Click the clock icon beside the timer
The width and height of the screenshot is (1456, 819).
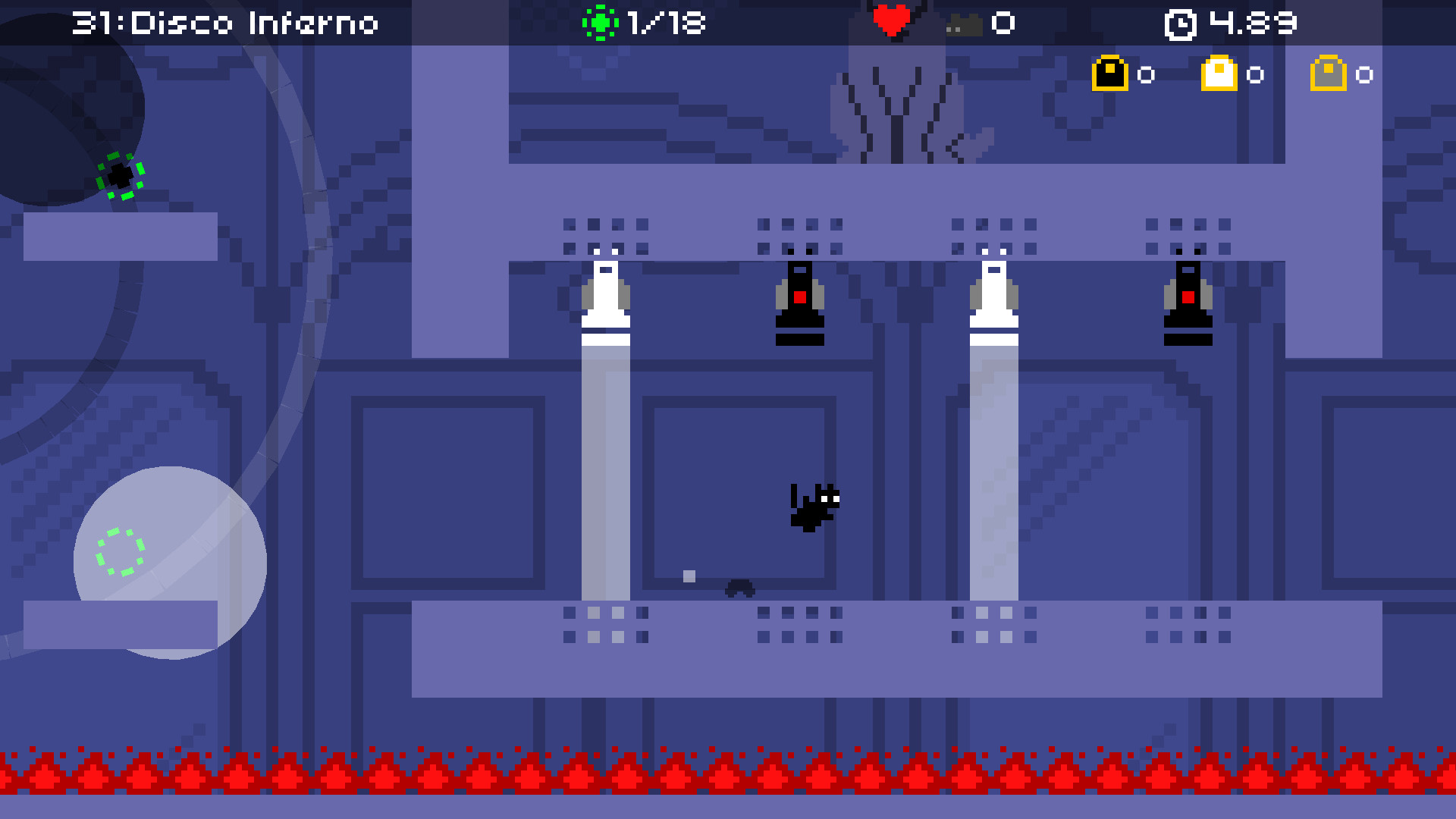[1181, 23]
